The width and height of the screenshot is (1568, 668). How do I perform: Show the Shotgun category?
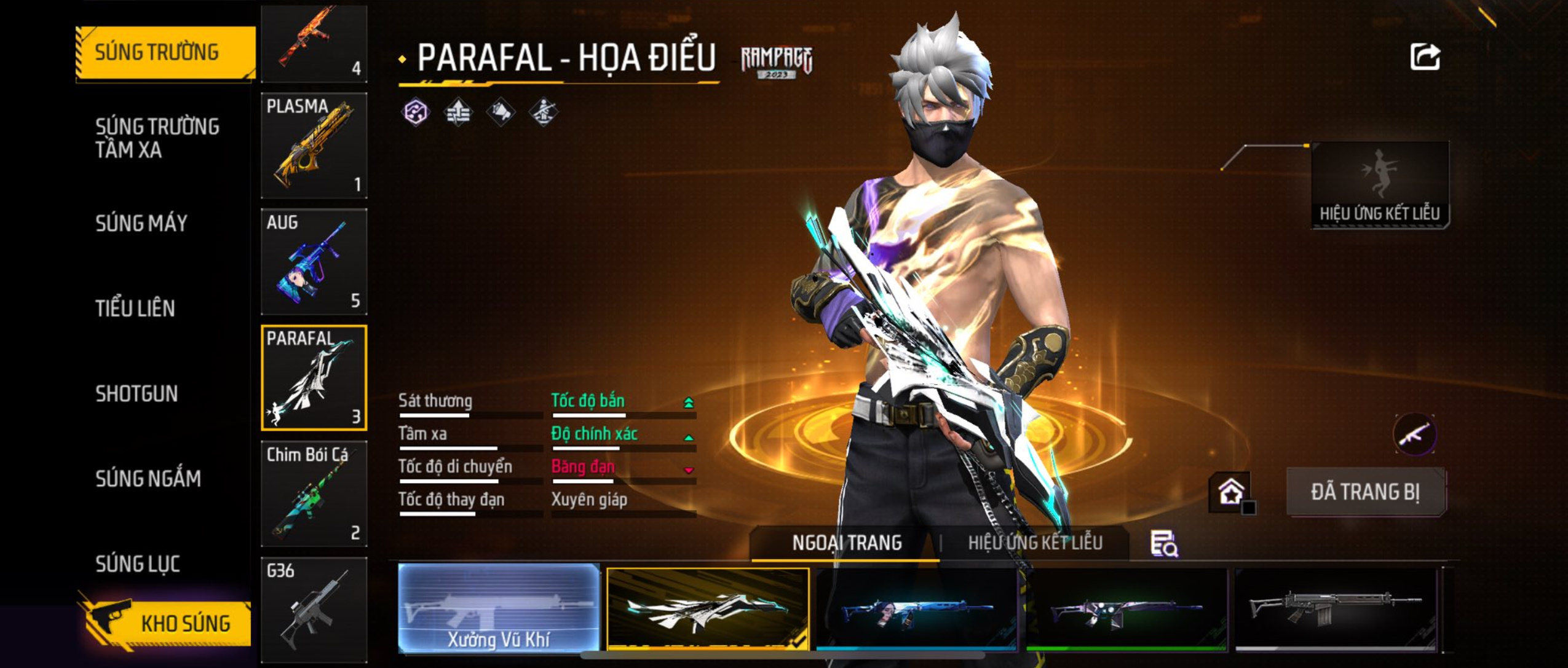(137, 393)
